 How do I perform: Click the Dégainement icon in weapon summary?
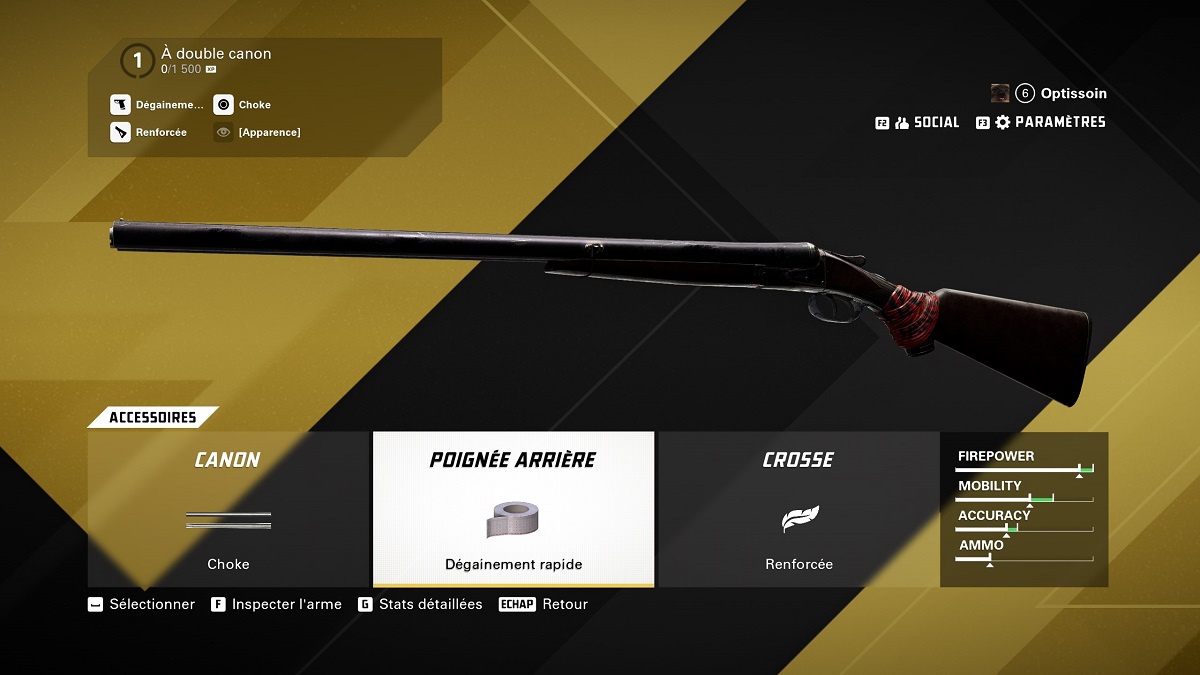click(x=121, y=105)
